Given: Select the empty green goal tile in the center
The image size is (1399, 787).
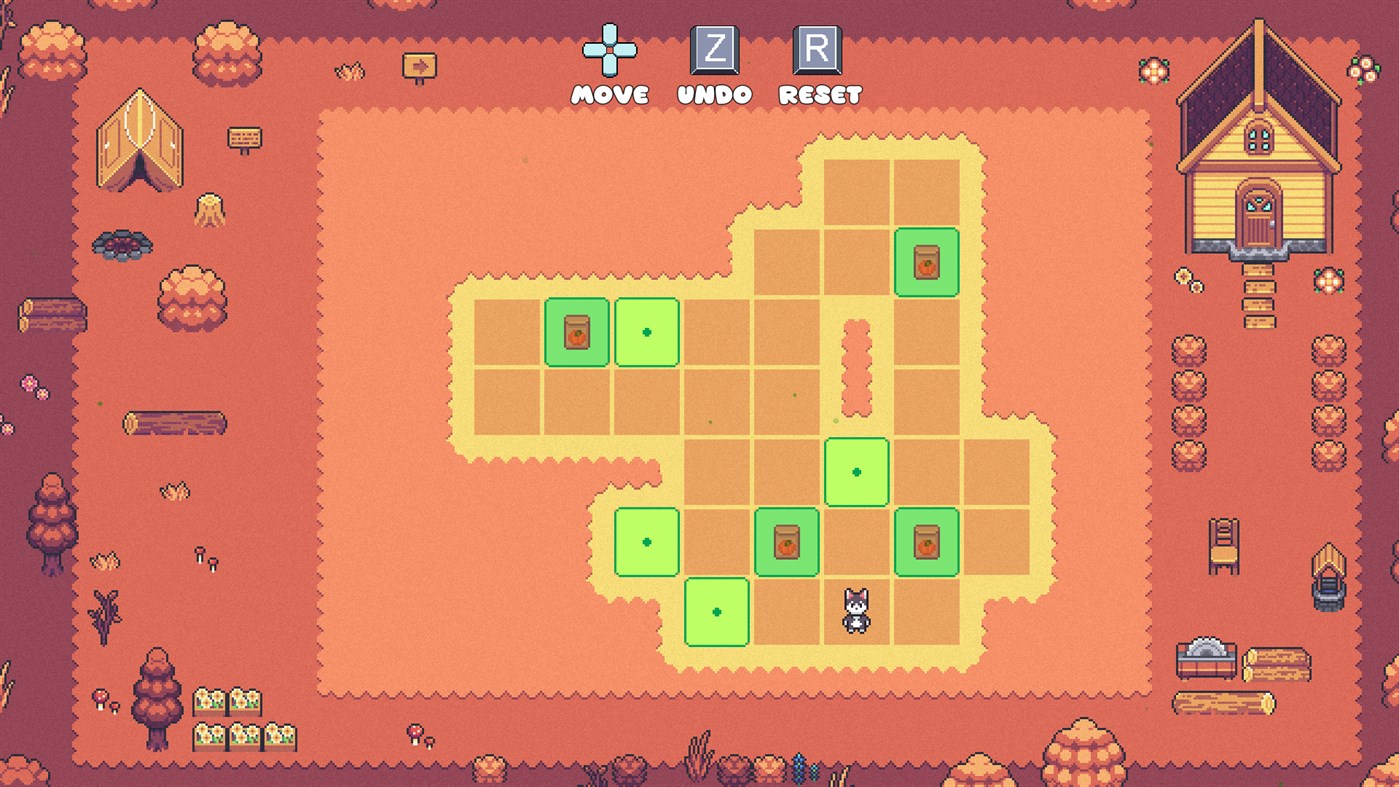Looking at the screenshot, I should click(856, 472).
